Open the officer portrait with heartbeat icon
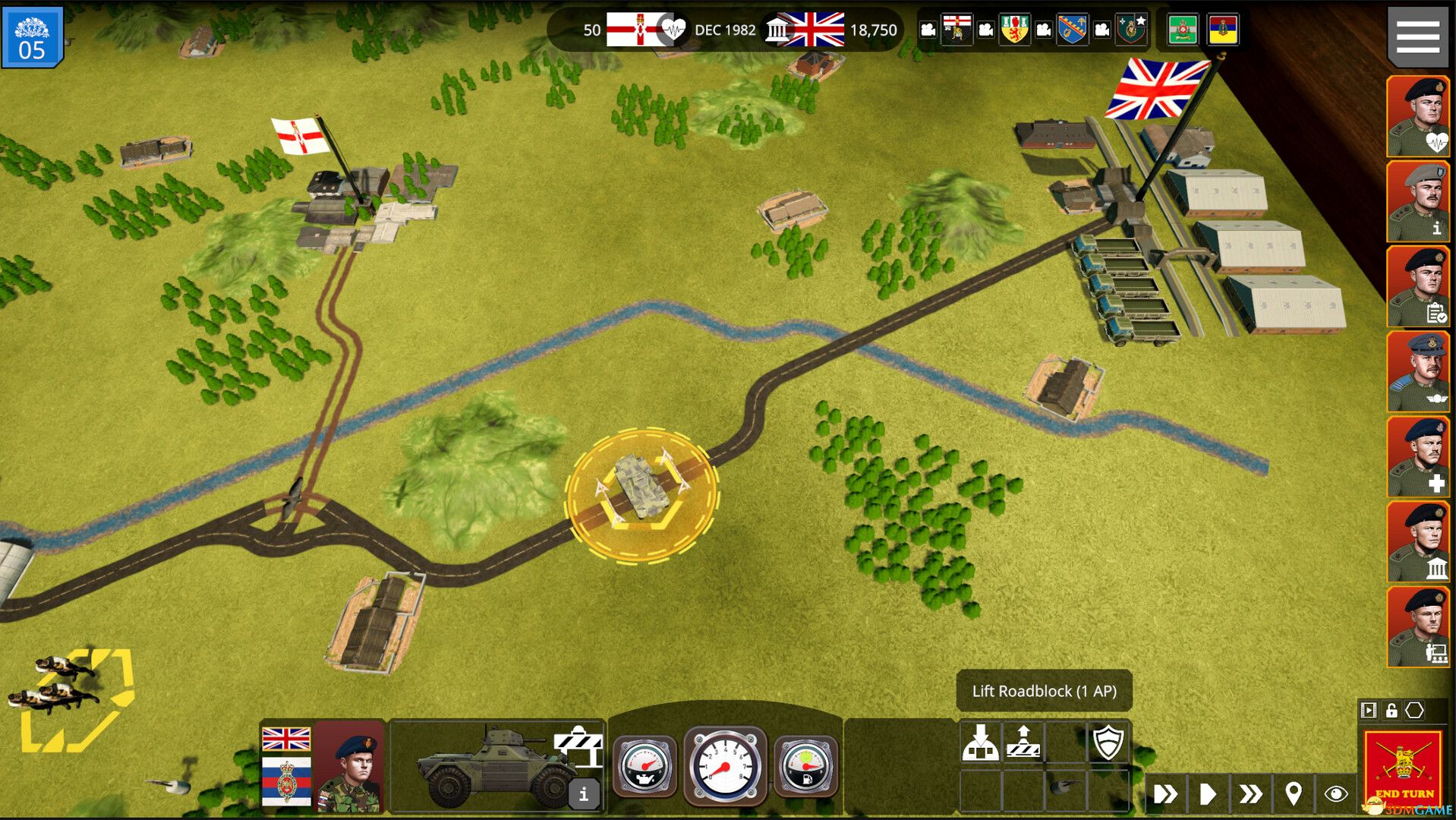 [x=1417, y=117]
